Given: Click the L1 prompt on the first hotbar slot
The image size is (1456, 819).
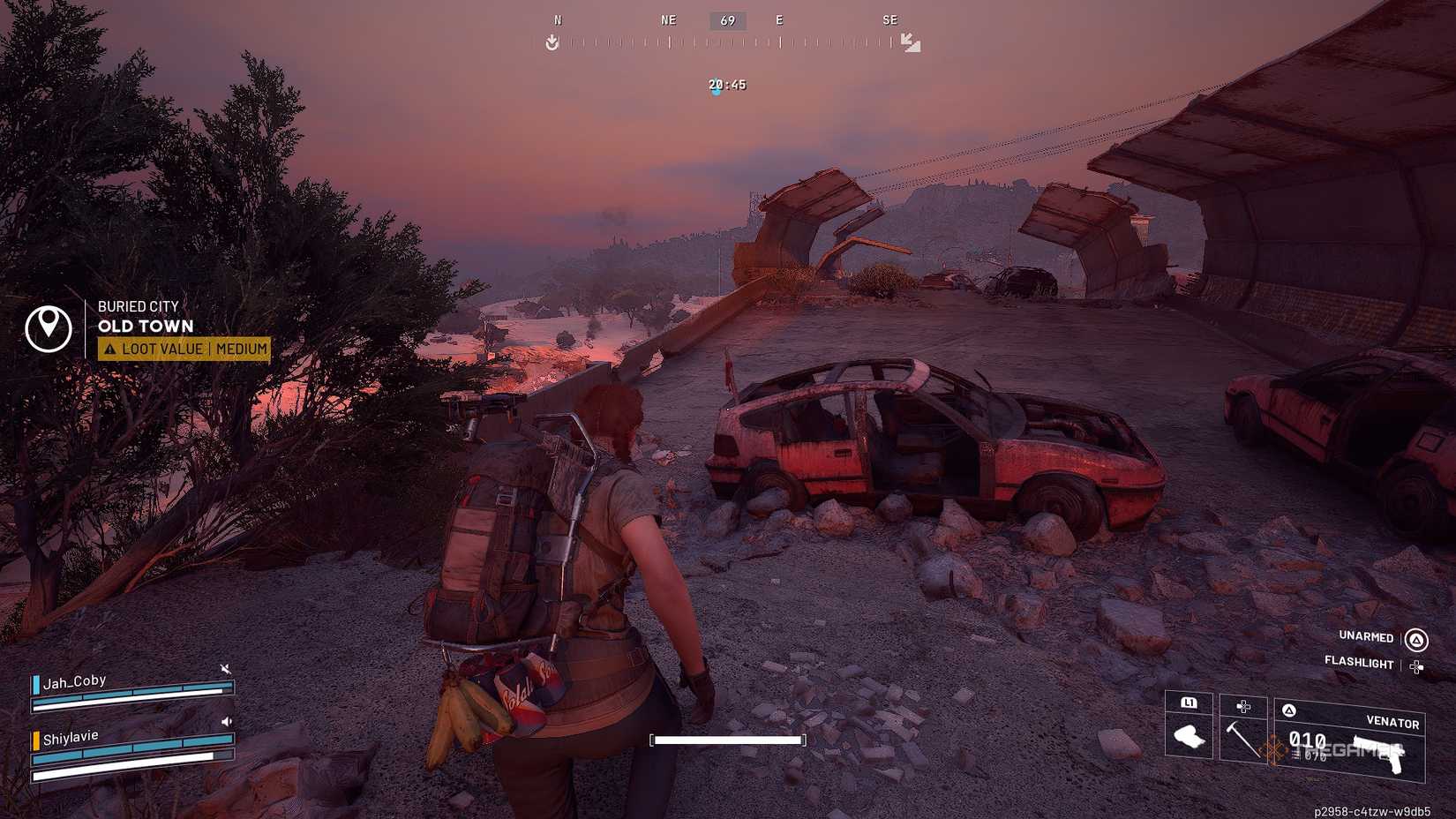Looking at the screenshot, I should [x=1189, y=704].
